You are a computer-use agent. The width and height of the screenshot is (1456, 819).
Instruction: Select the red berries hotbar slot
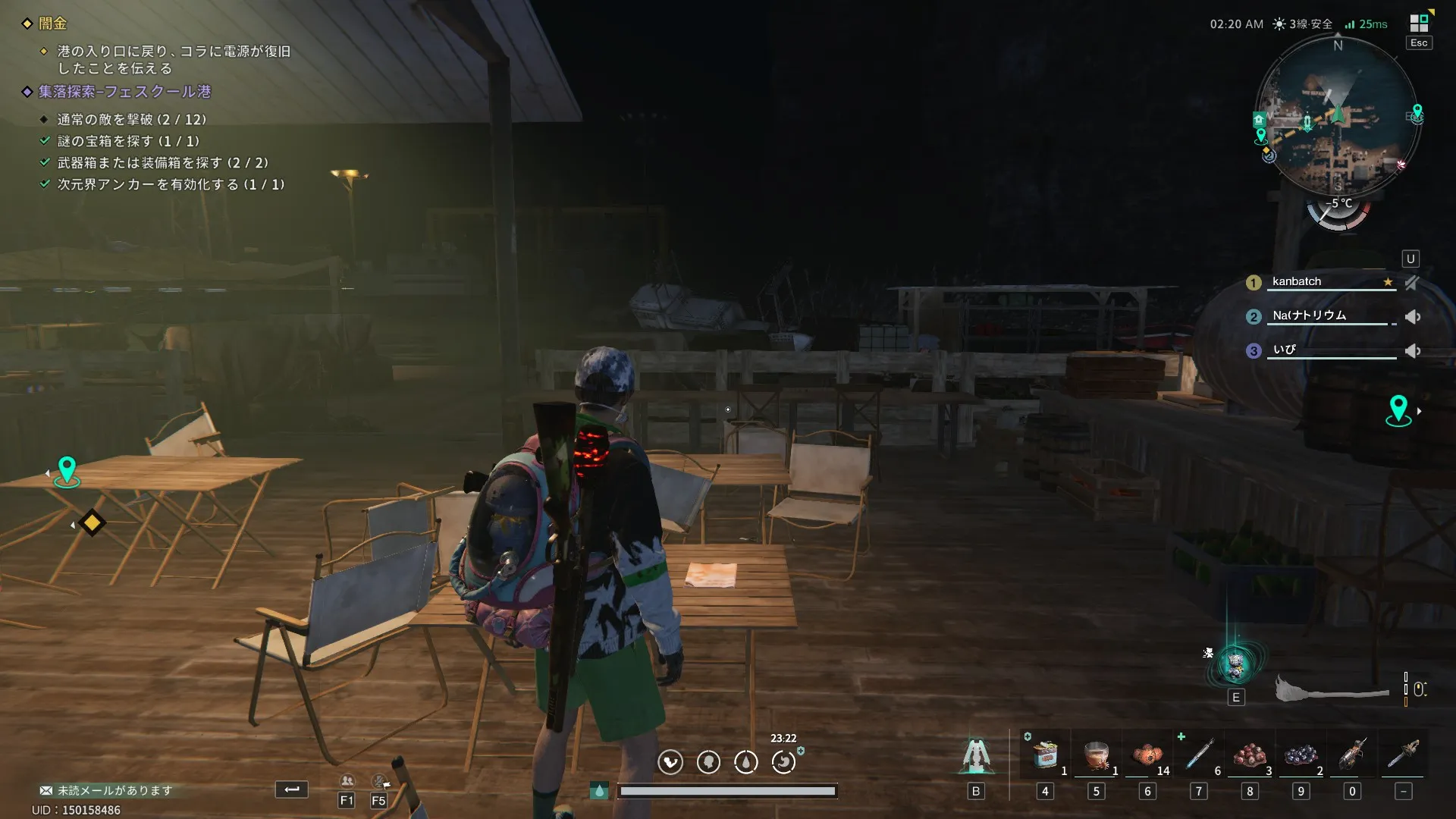click(1250, 755)
